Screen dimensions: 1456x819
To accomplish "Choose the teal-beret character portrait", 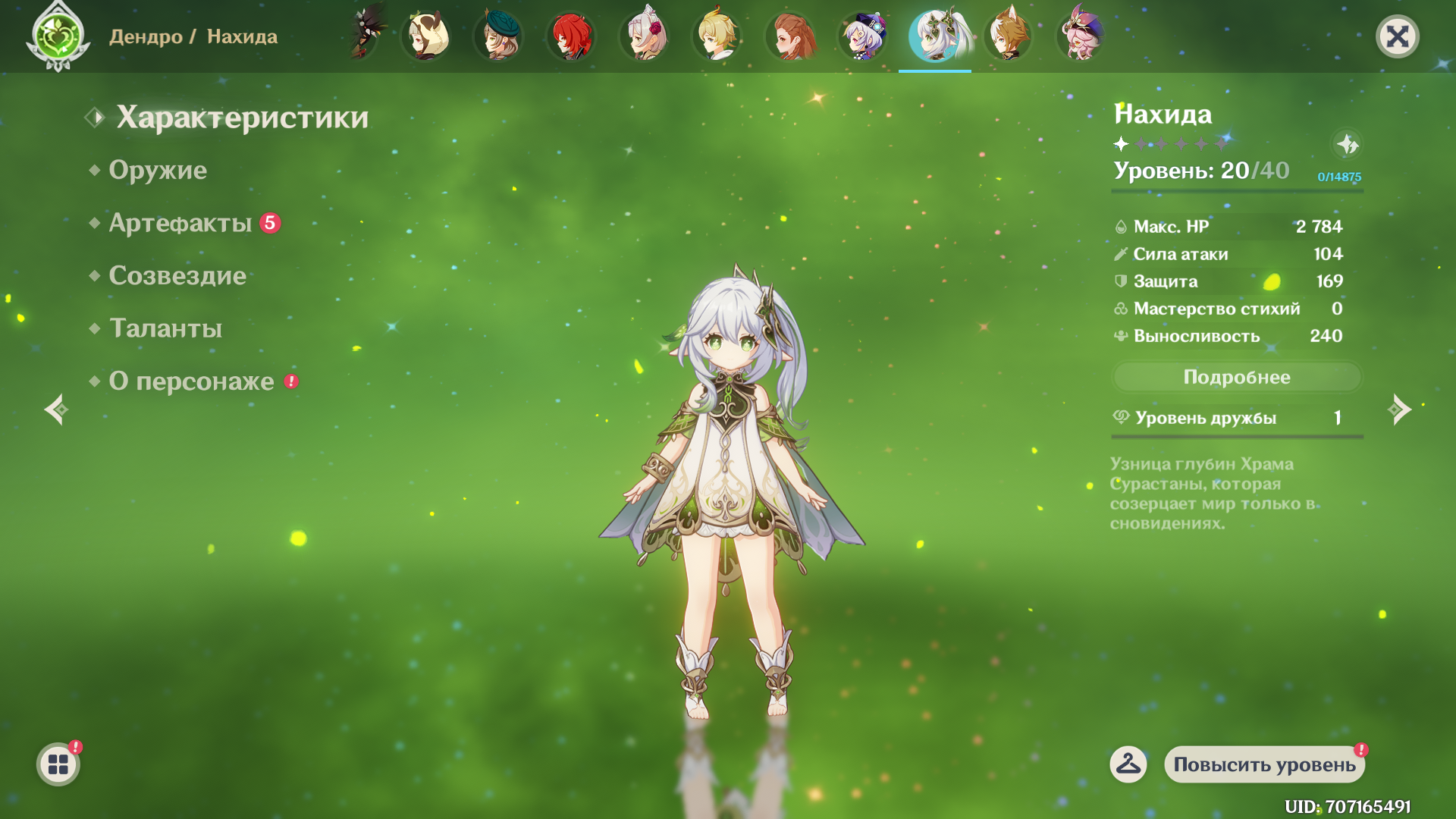I will (x=498, y=36).
